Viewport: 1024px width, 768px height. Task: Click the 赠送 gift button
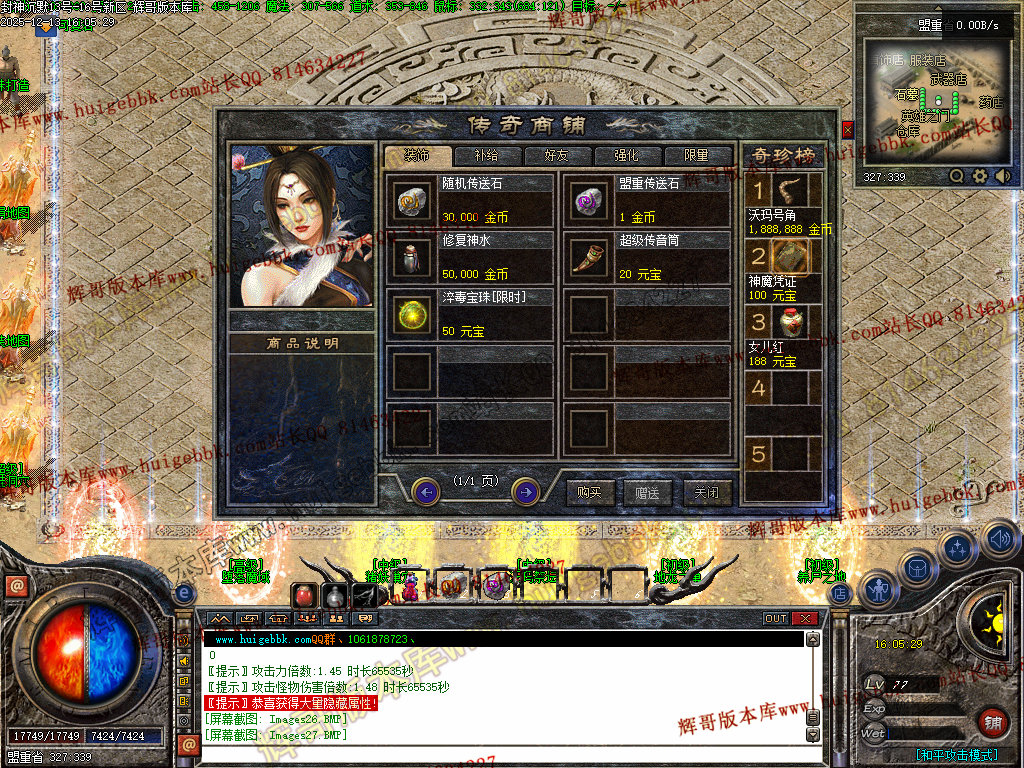[x=648, y=492]
